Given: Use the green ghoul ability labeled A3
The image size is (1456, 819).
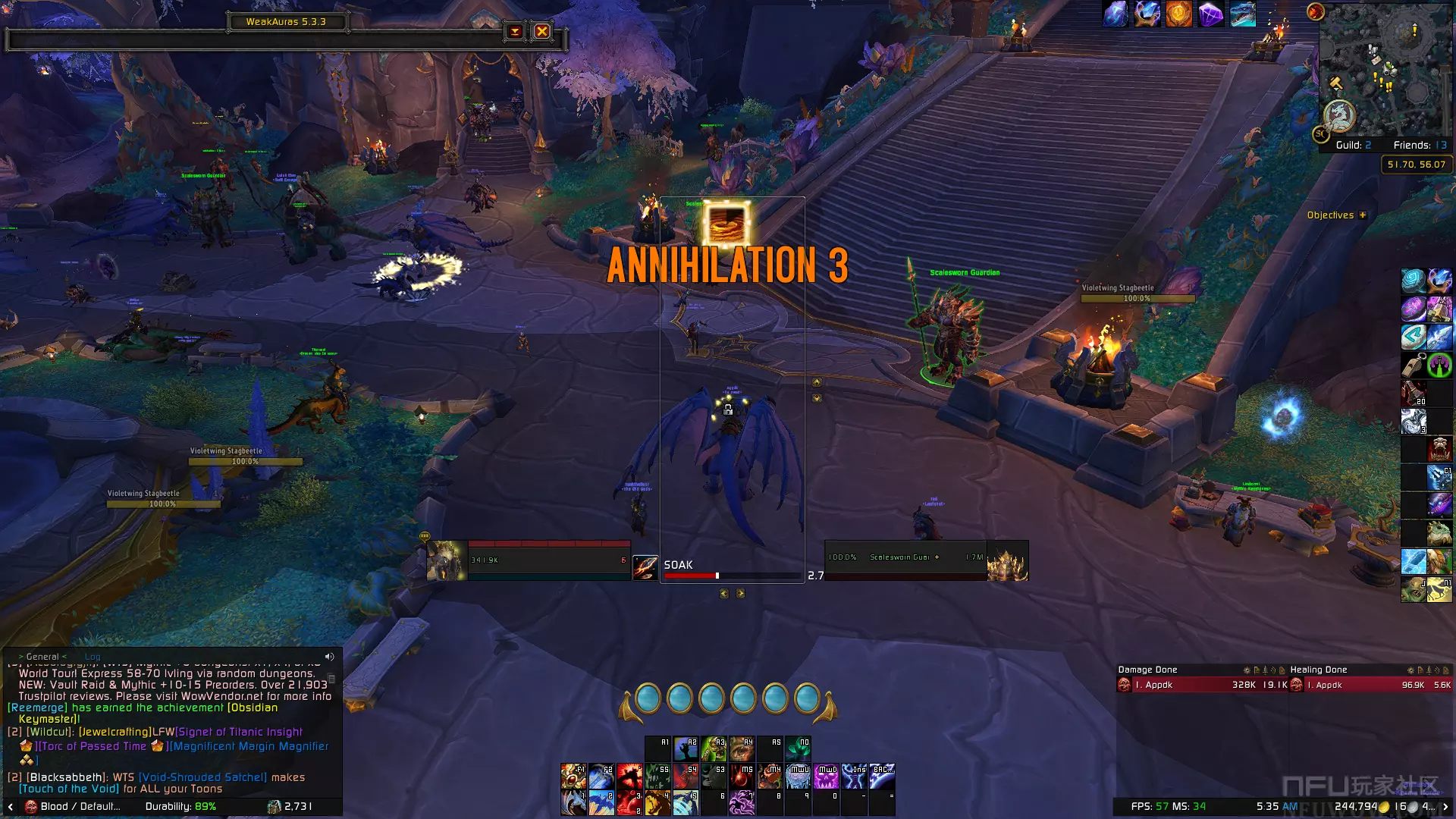Looking at the screenshot, I should (714, 748).
